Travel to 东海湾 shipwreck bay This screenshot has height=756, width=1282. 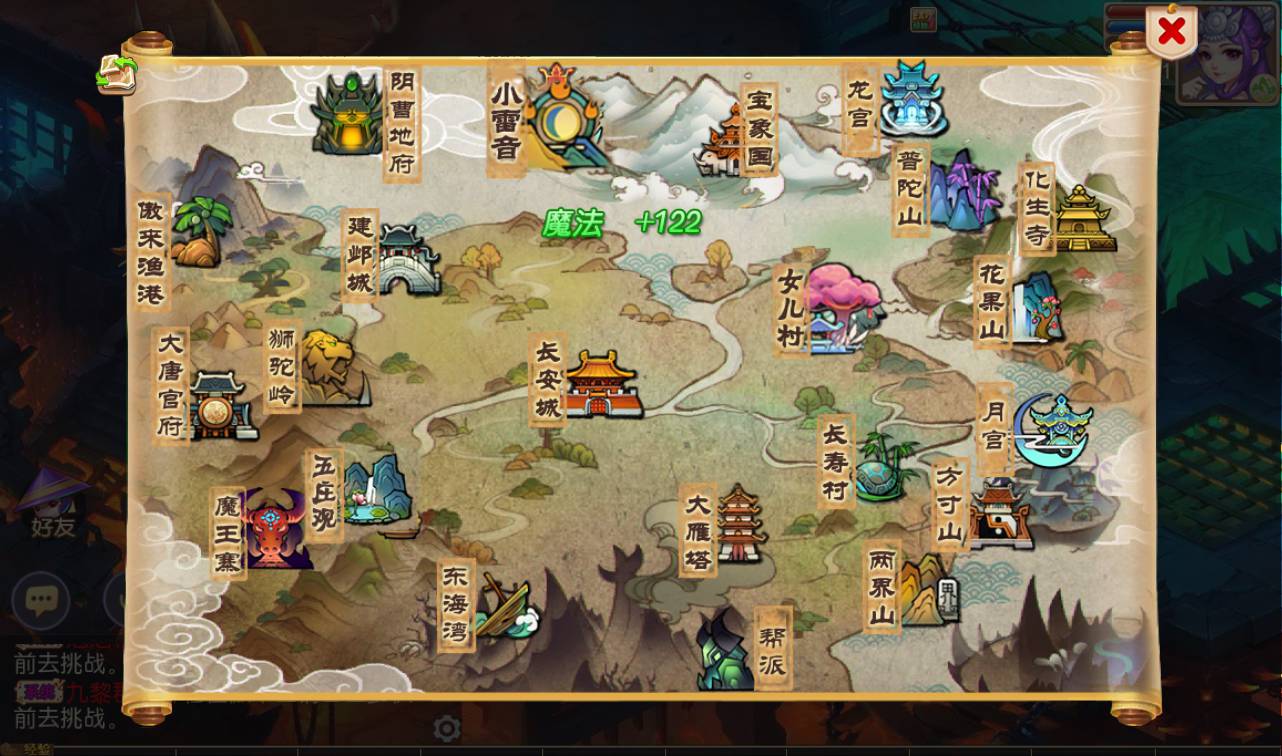click(503, 607)
